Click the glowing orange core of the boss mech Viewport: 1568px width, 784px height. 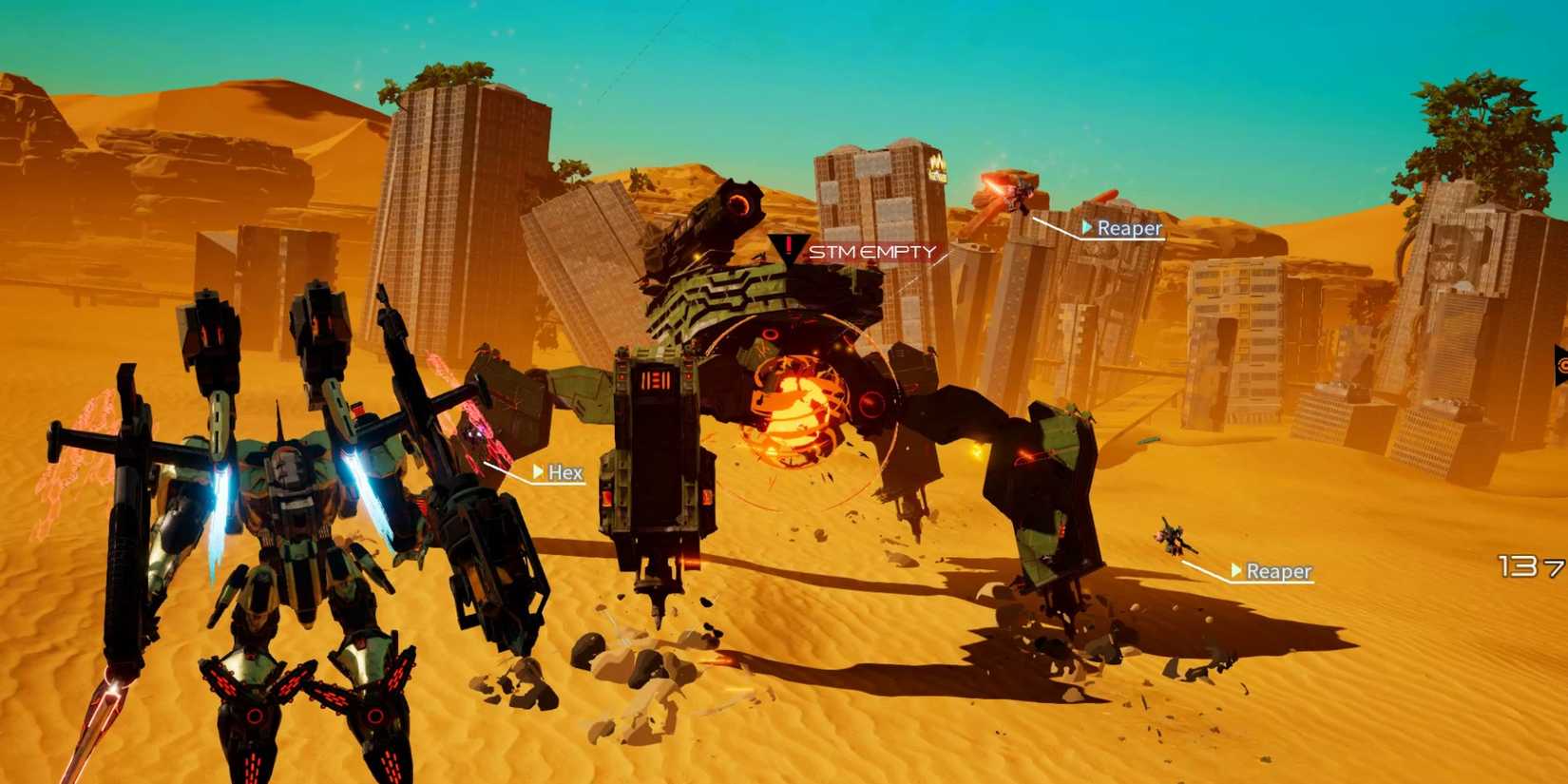click(x=796, y=404)
